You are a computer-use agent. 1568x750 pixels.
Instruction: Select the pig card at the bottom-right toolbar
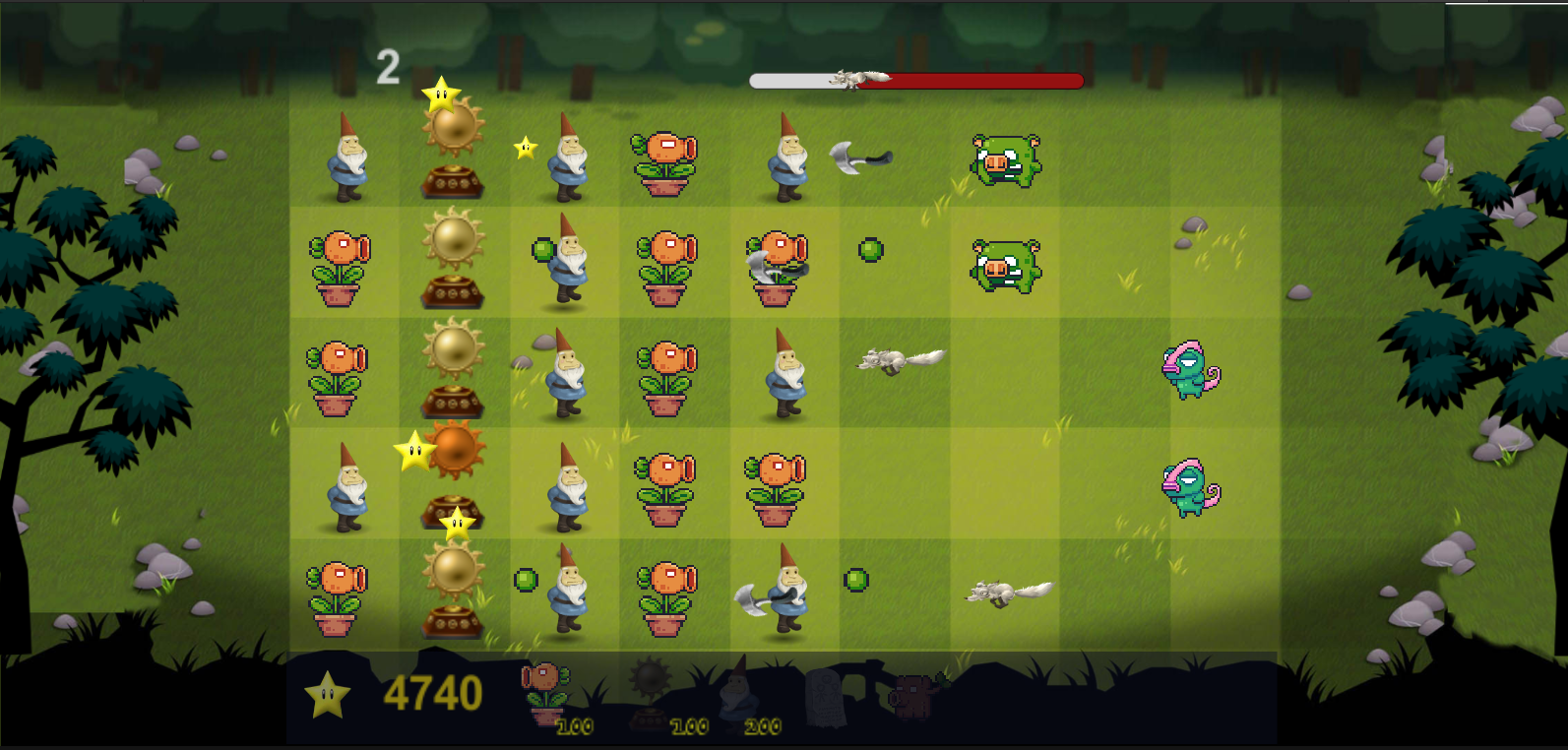pos(915,694)
